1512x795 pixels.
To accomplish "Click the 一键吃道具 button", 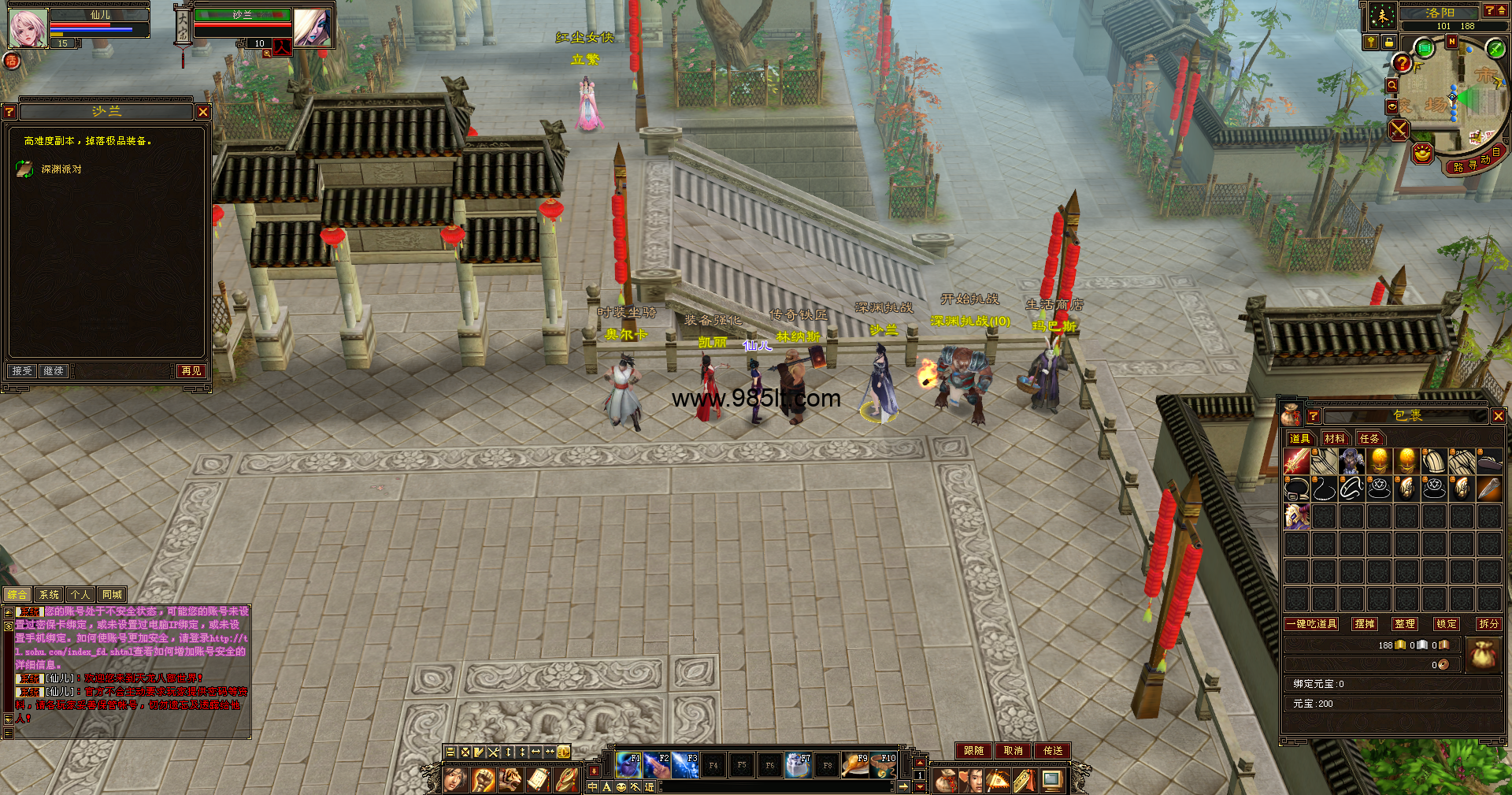I will pos(1311,624).
